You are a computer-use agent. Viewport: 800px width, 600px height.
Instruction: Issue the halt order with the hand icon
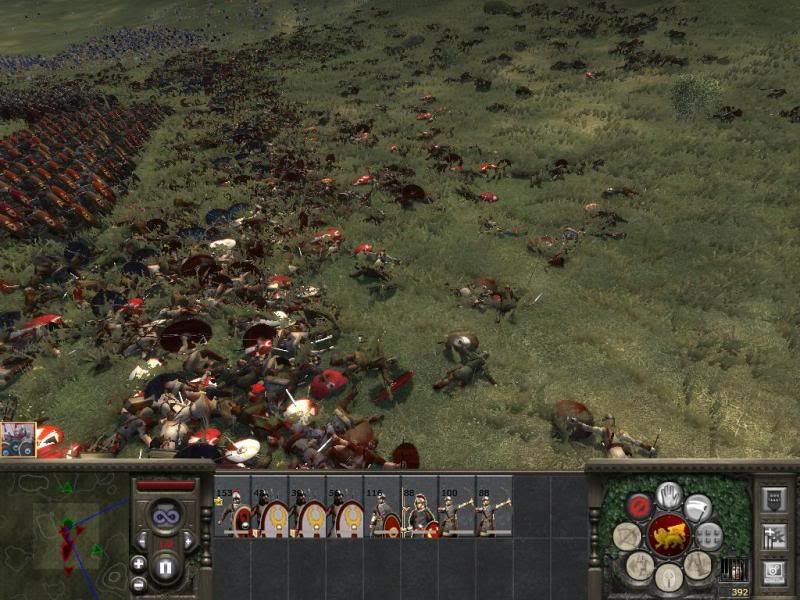click(x=669, y=494)
